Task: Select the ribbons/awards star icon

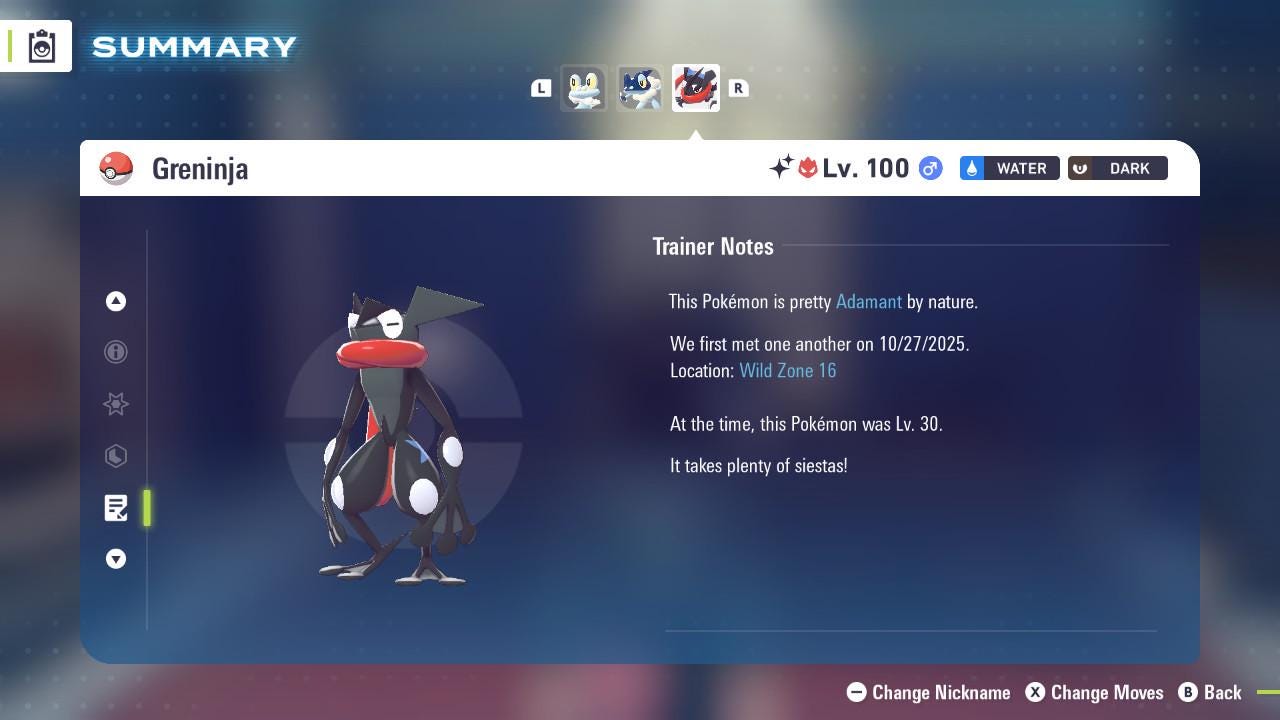Action: pyautogui.click(x=116, y=404)
